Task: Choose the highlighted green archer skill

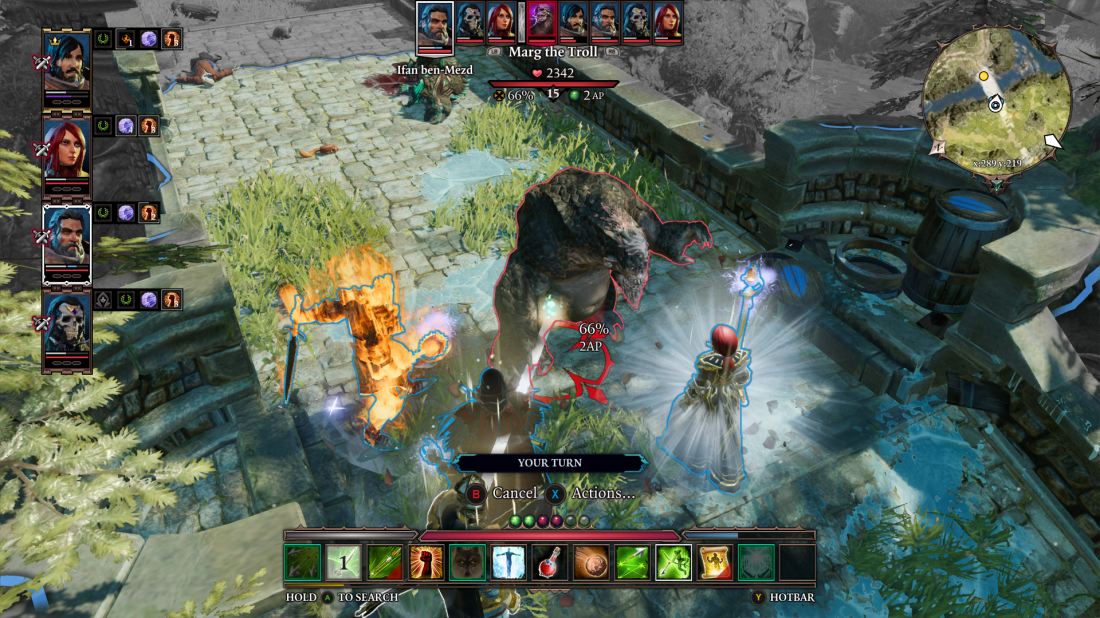Action: (673, 563)
